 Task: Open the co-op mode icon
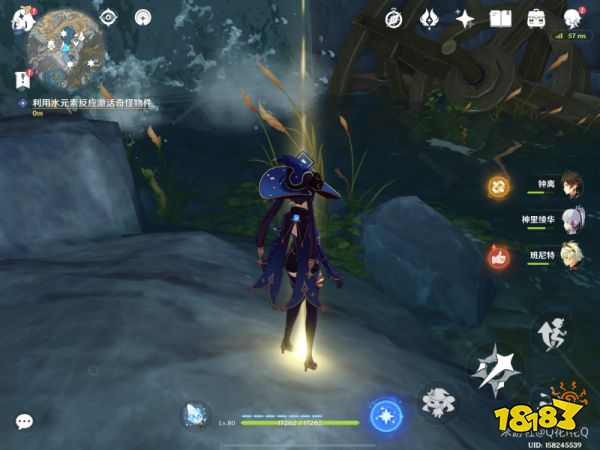572,19
